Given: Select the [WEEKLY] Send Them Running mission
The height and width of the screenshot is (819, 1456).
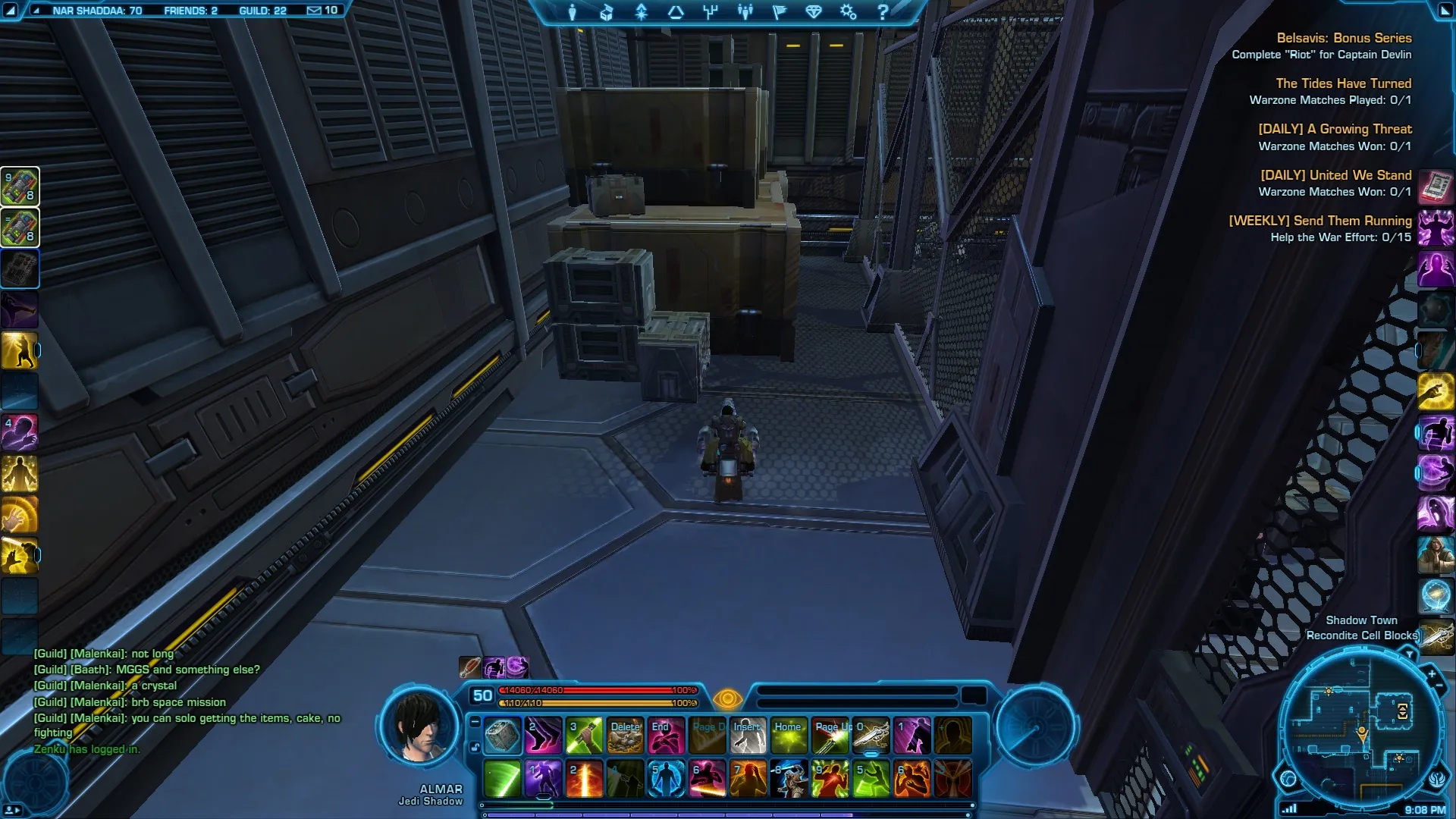Looking at the screenshot, I should 1319,221.
